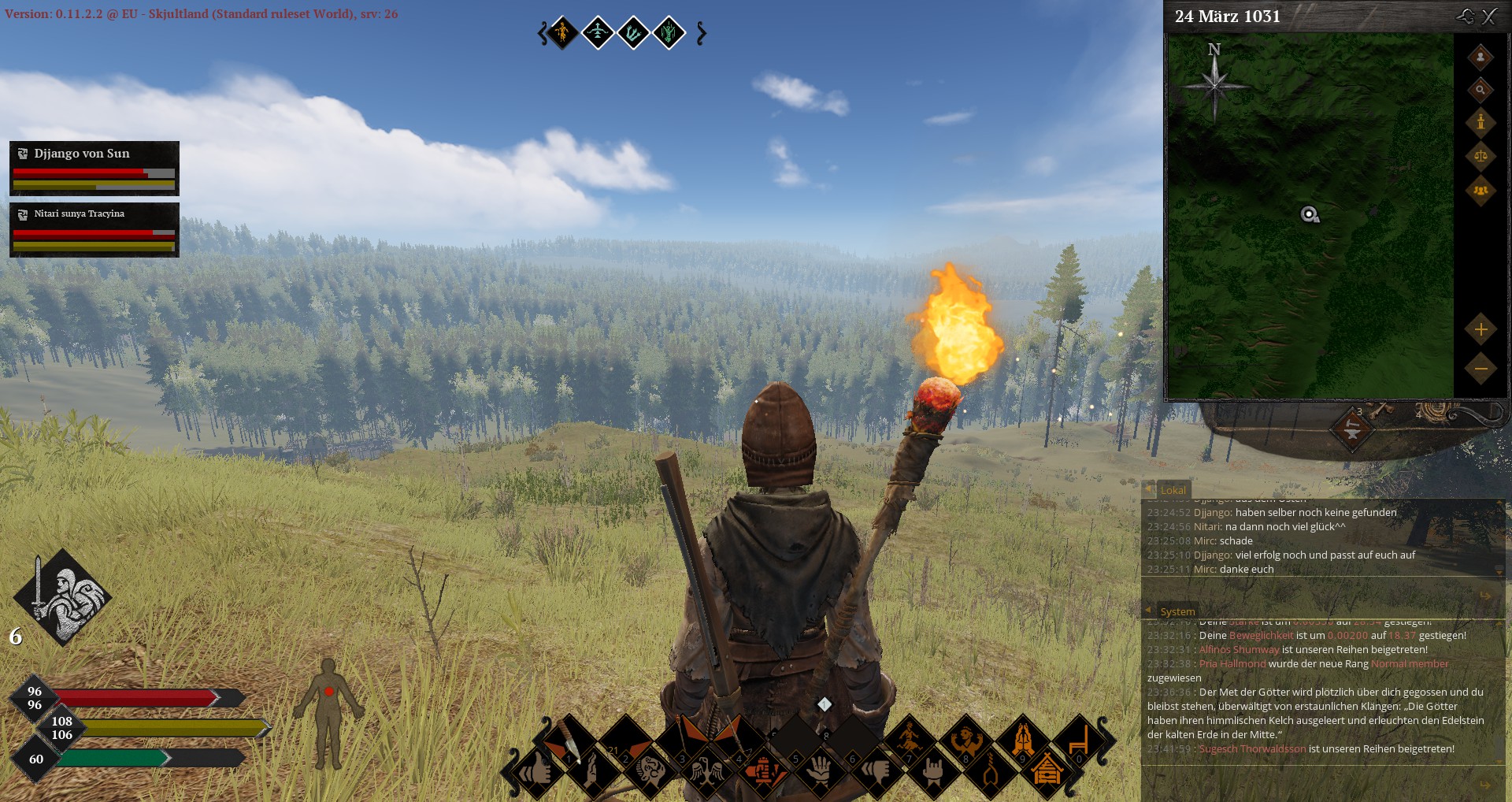Screen dimensions: 1512x802
Task: Use the thumbs-down emote
Action: (x=876, y=770)
